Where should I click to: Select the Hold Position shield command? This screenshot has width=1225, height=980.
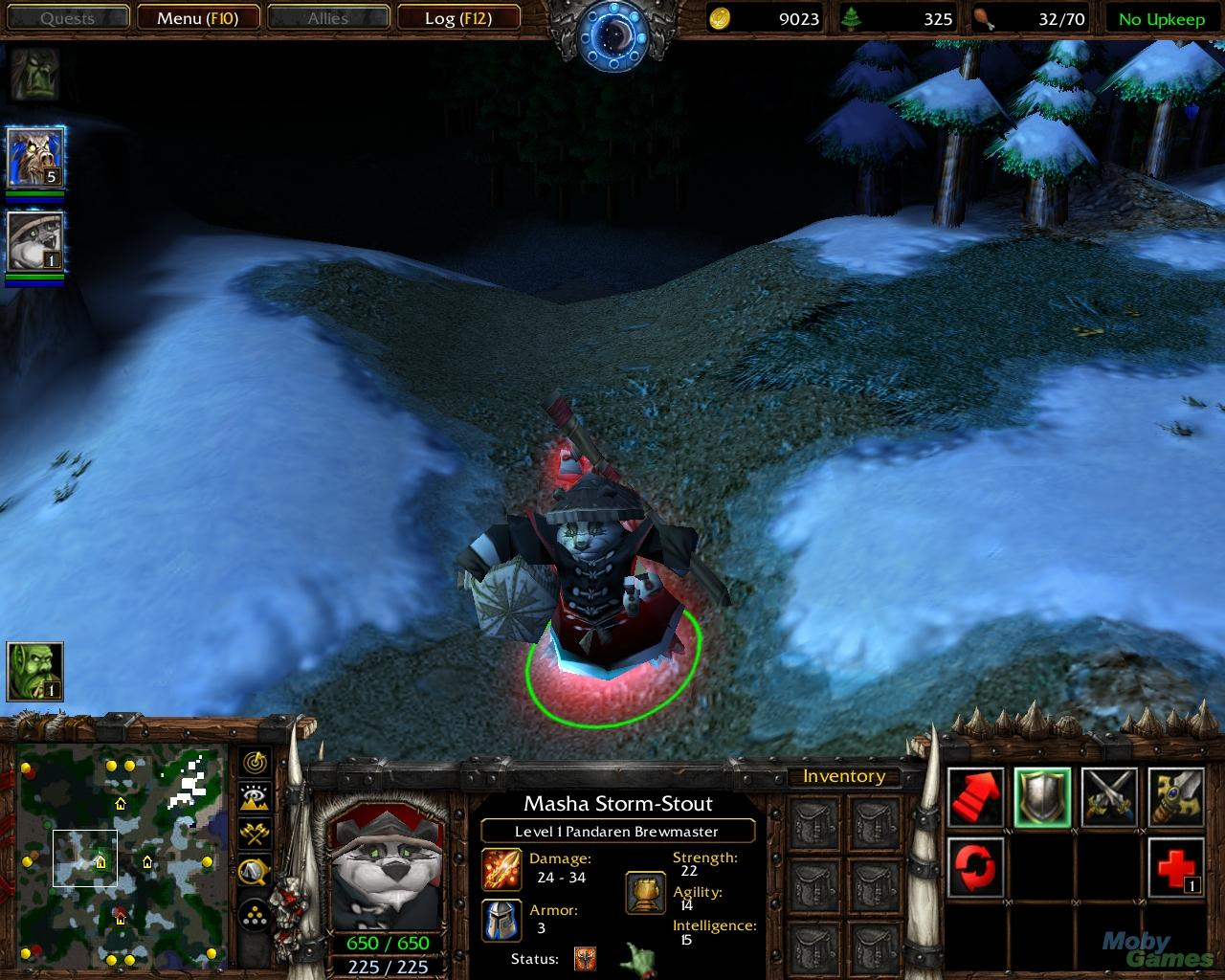coord(1042,797)
